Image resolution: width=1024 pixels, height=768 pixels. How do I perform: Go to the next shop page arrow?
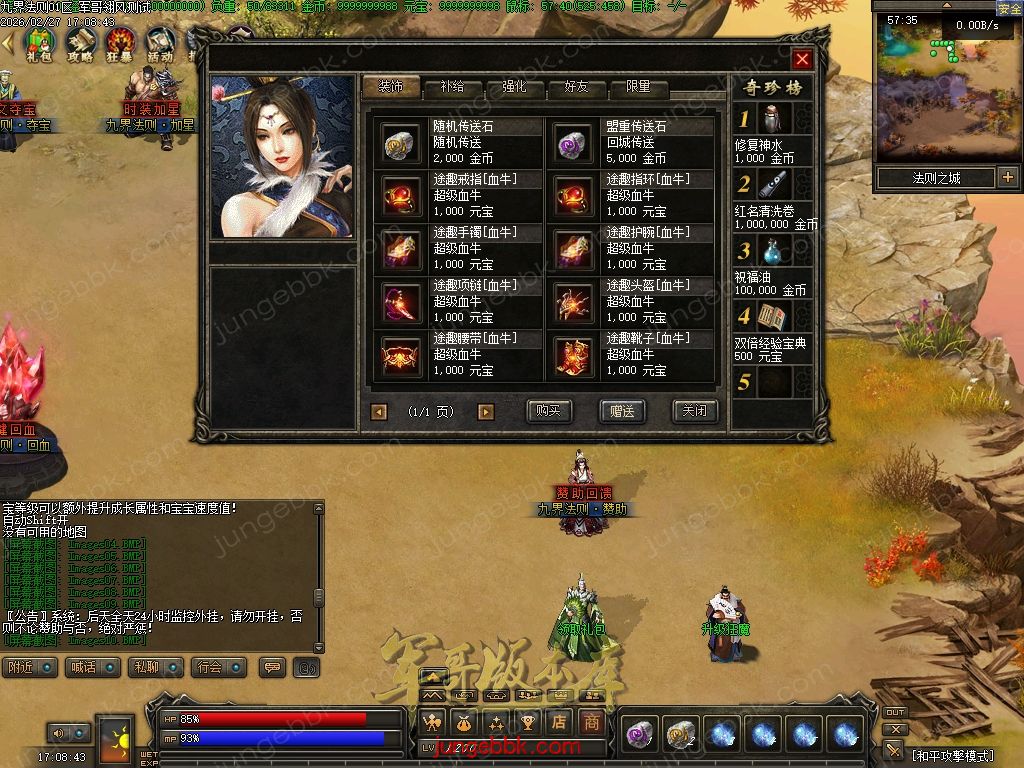coord(486,411)
